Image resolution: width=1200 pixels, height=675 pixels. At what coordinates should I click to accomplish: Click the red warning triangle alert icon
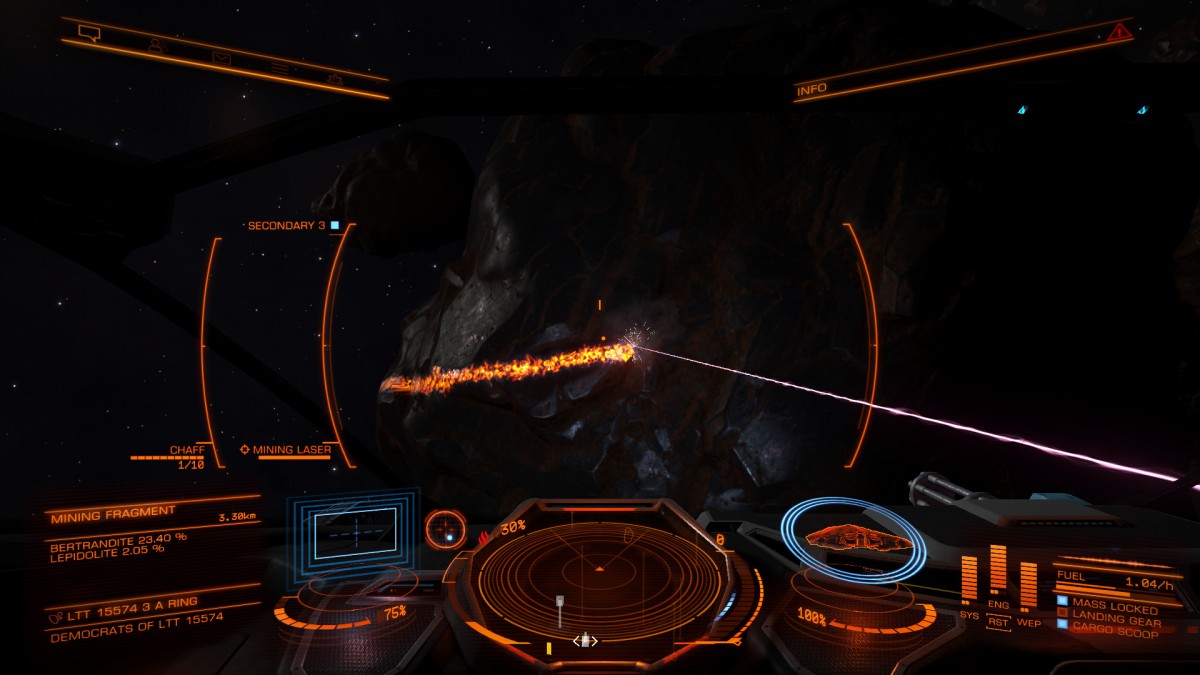tap(1118, 33)
